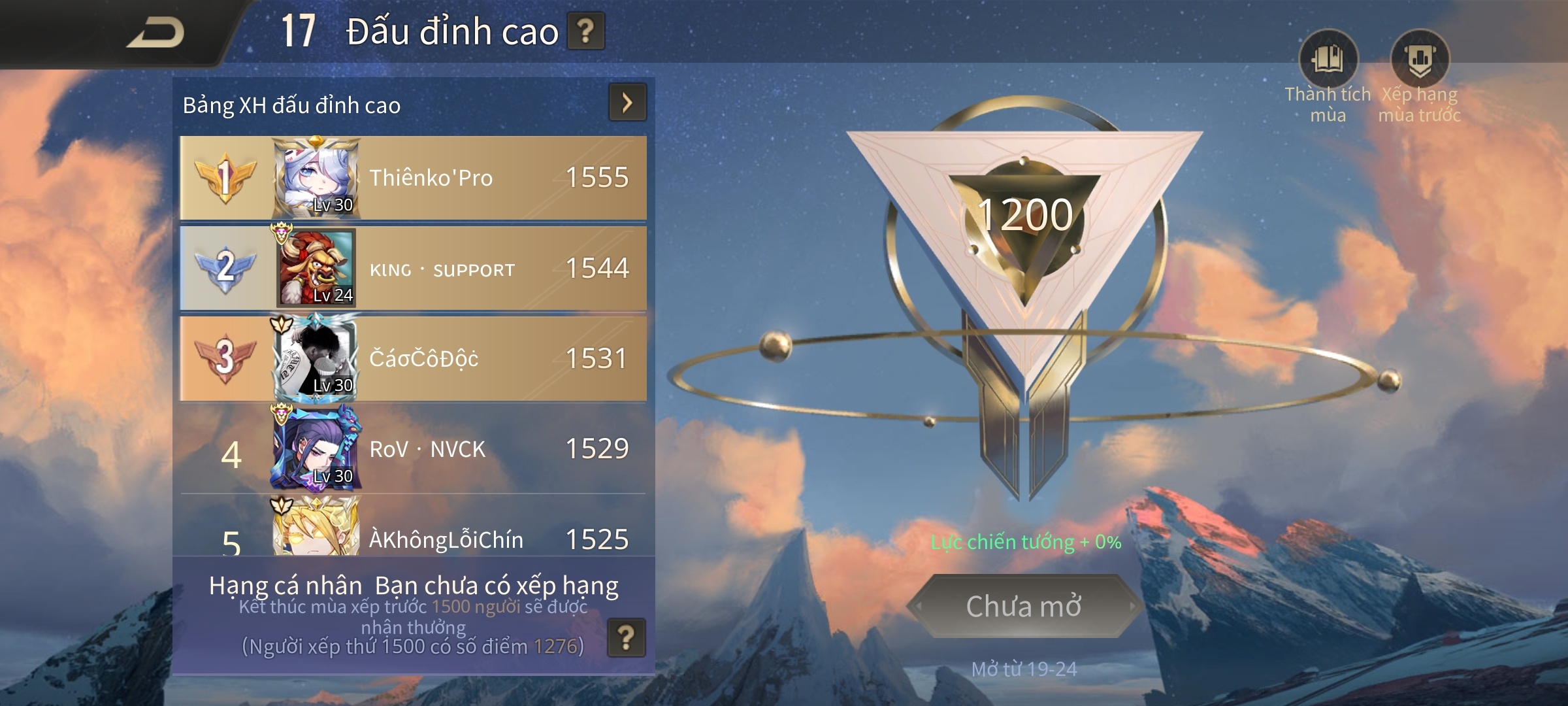Show reward info question mark button
The height and width of the screenshot is (706, 1568).
[626, 637]
